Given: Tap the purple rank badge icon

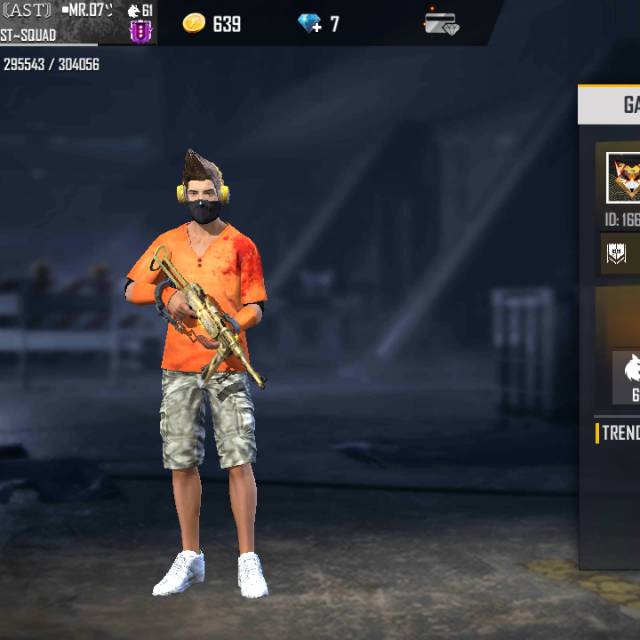Looking at the screenshot, I should [141, 31].
